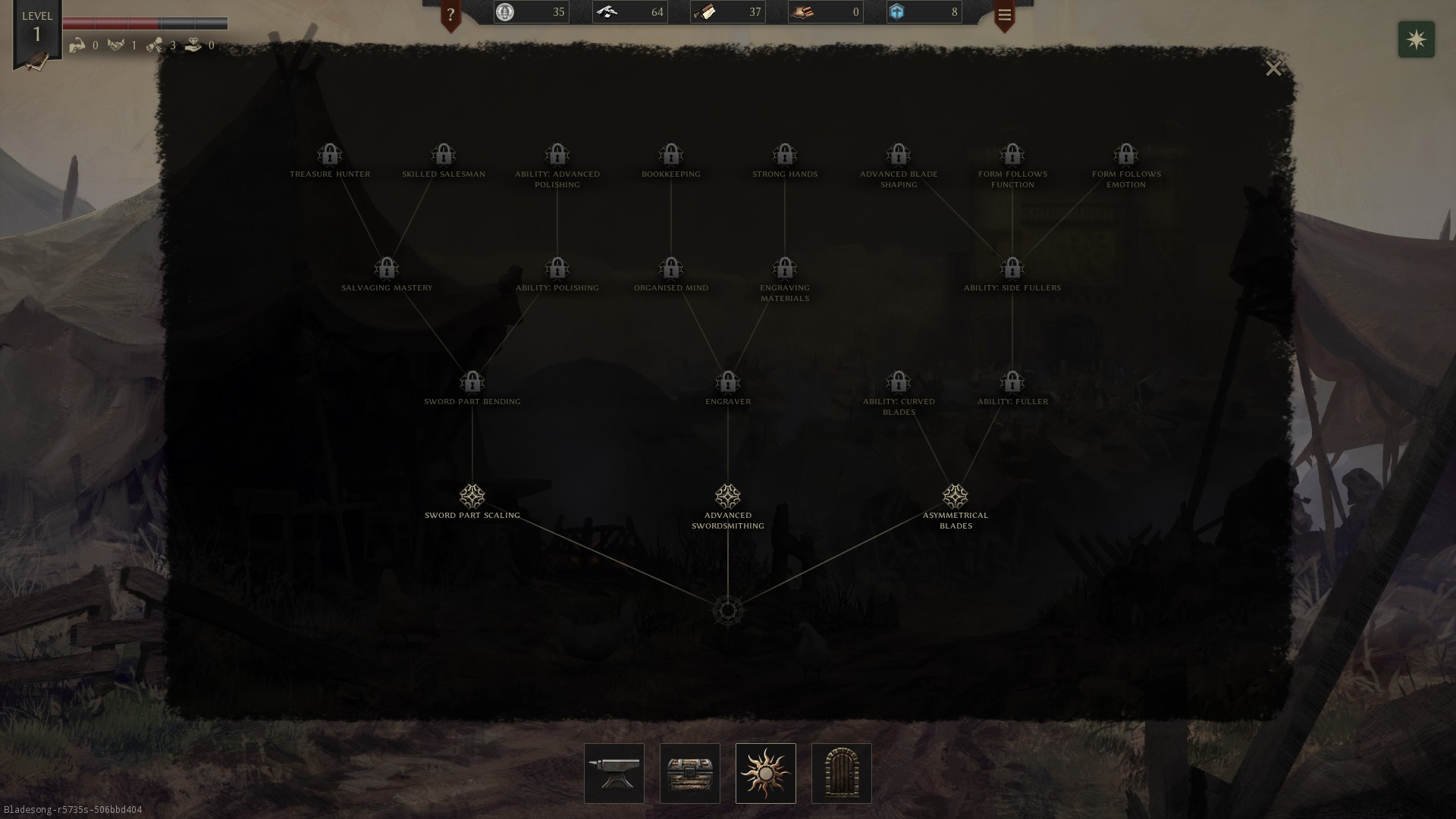Image resolution: width=1456 pixels, height=819 pixels.
Task: Select the Form Follows Emotion node
Action: pyautogui.click(x=1126, y=155)
